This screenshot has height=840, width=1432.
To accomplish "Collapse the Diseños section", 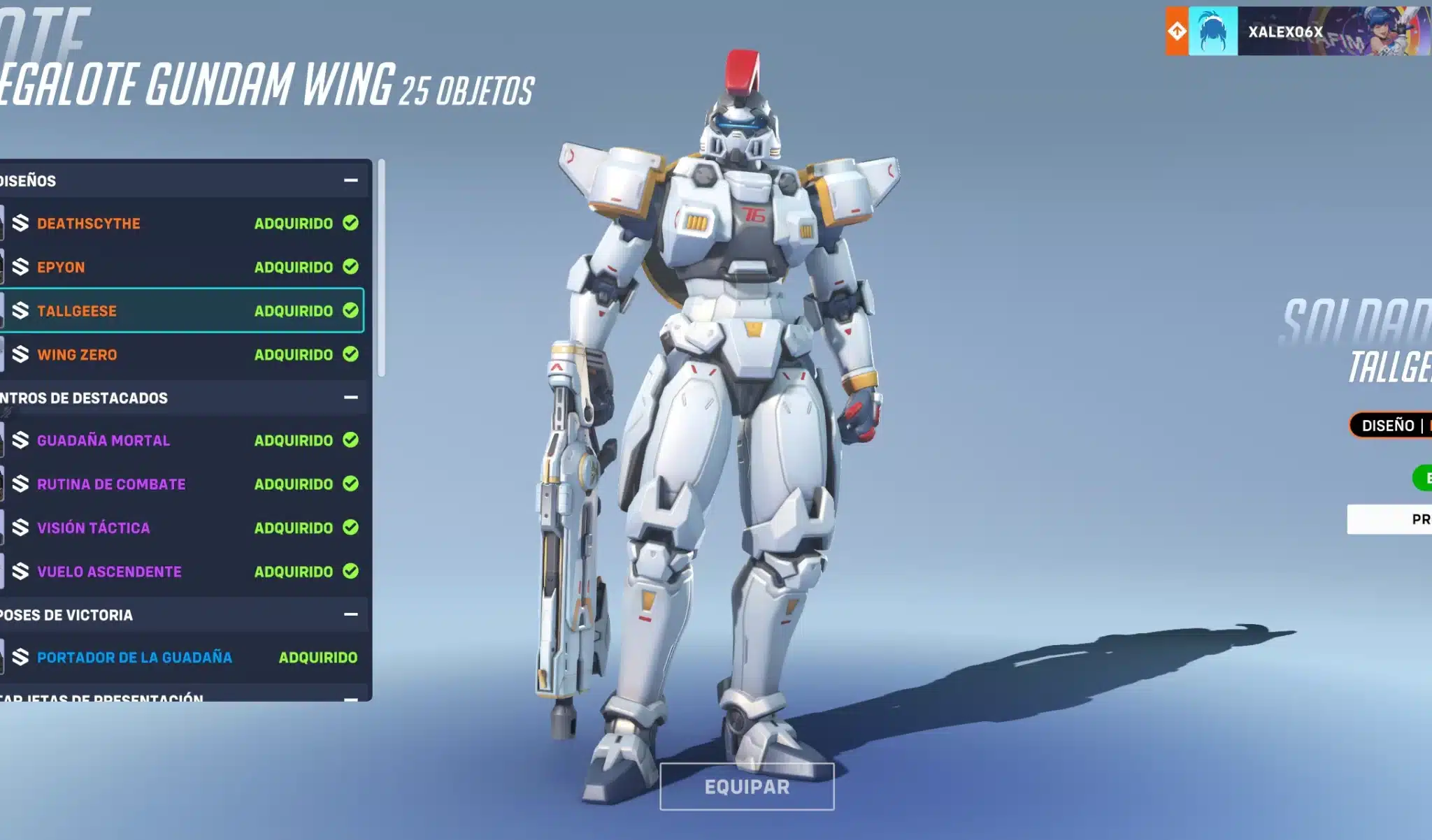I will click(350, 180).
